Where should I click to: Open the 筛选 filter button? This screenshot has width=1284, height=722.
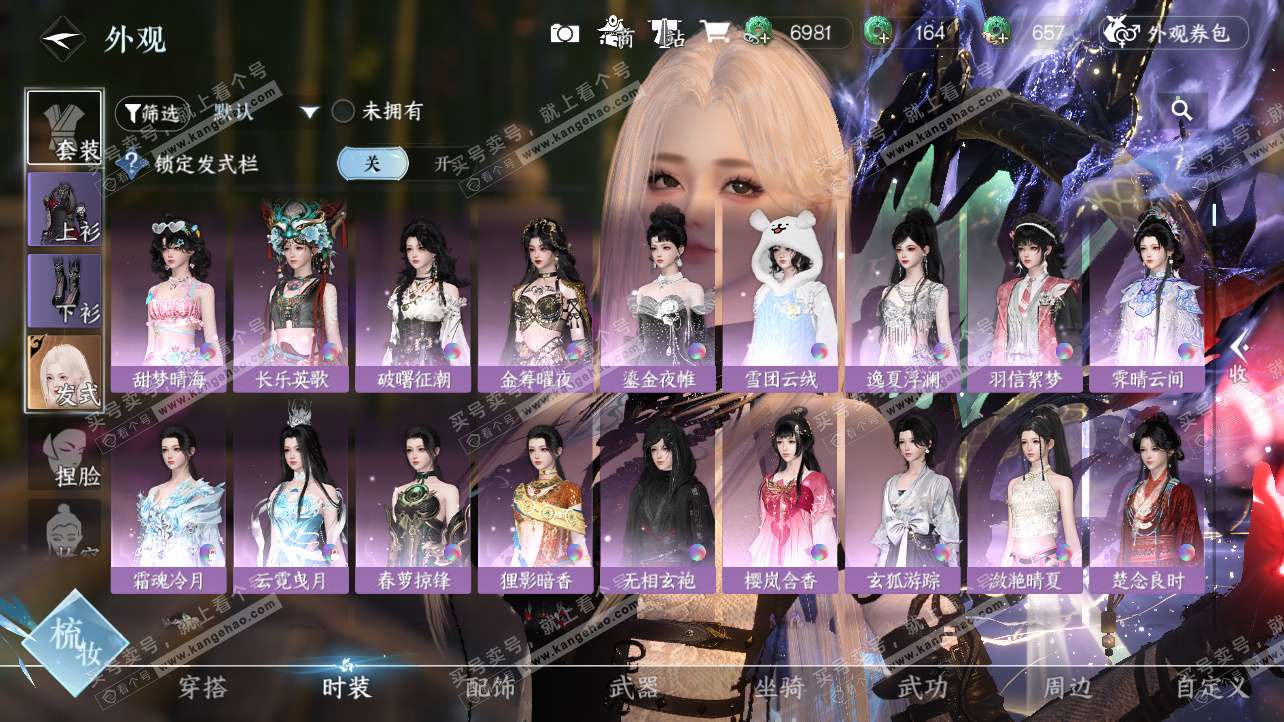pos(152,113)
